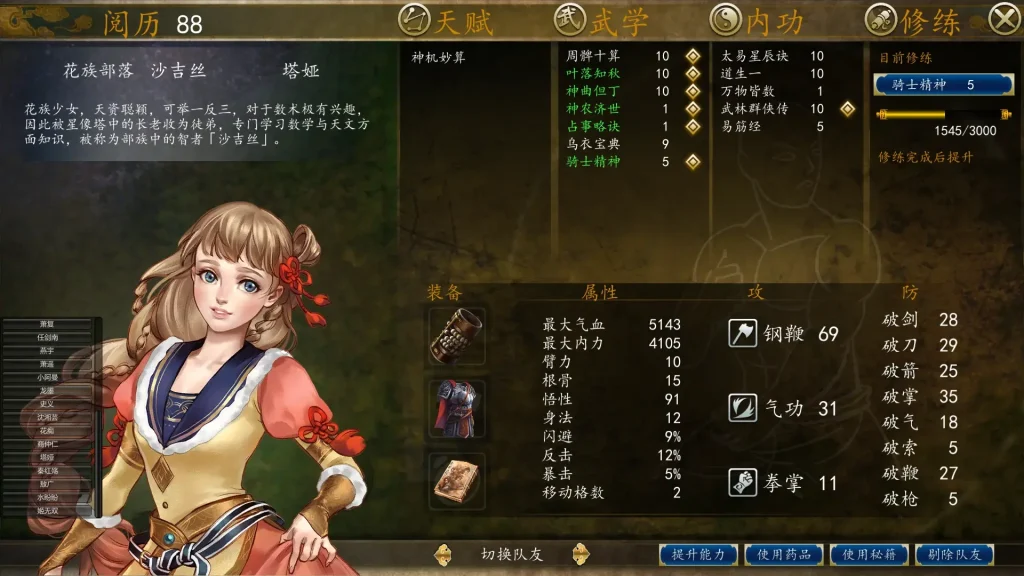1024x576 pixels.
Task: Inspect the equipped red armor slot
Action: click(x=458, y=407)
